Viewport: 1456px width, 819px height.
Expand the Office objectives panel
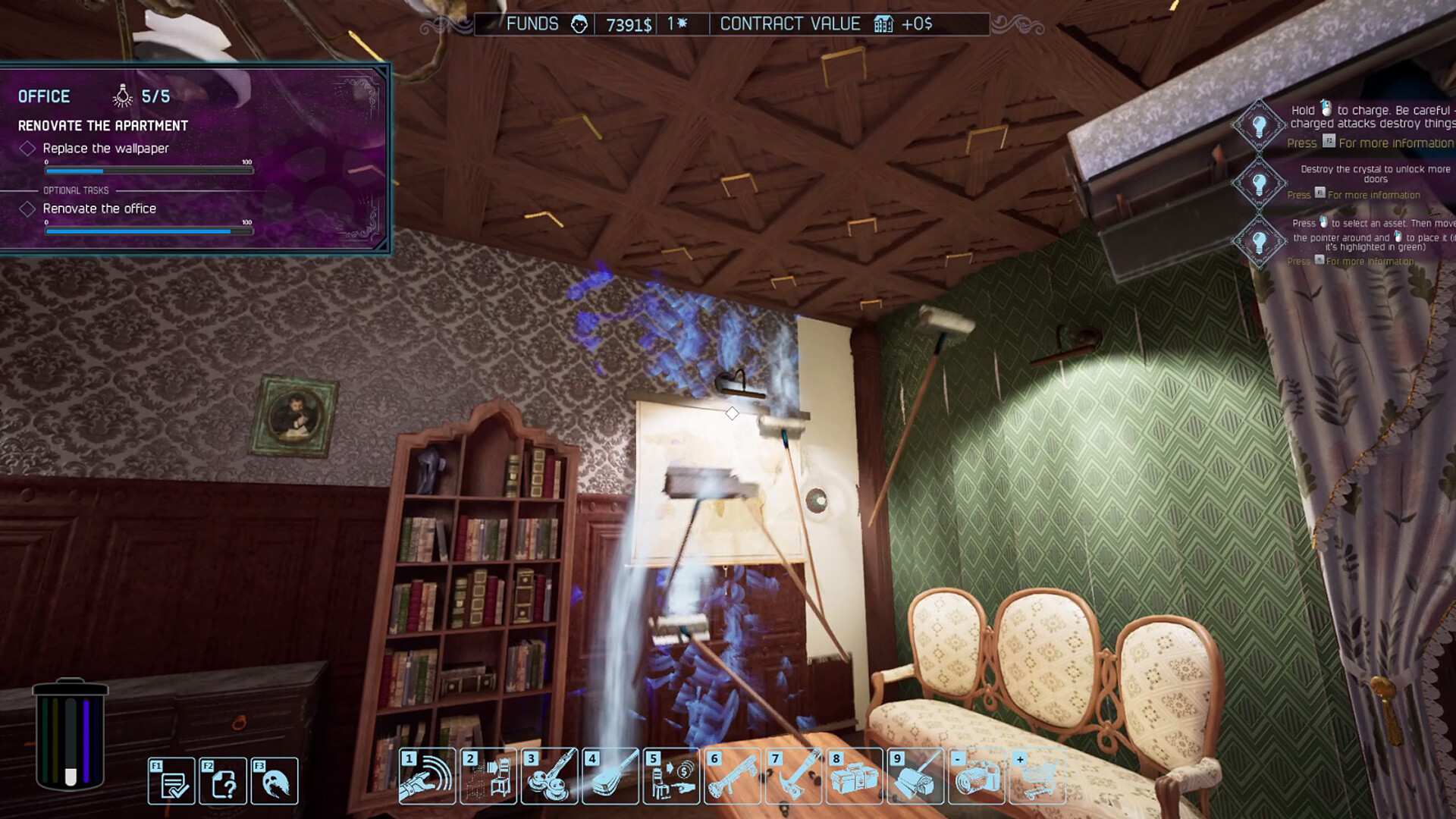[x=43, y=96]
